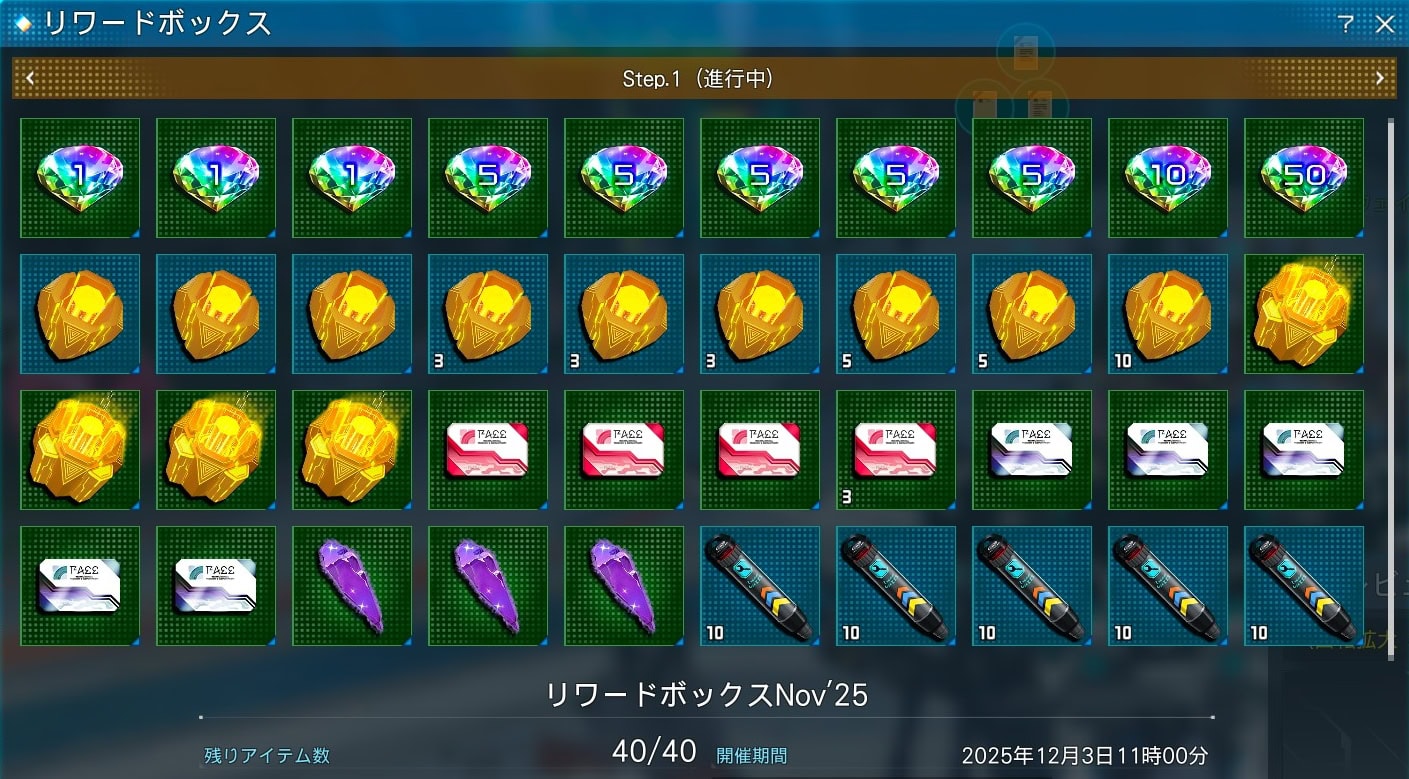This screenshot has width=1409, height=779.
Task: Pick a blue PASS ticket reward
Action: pos(1031,450)
